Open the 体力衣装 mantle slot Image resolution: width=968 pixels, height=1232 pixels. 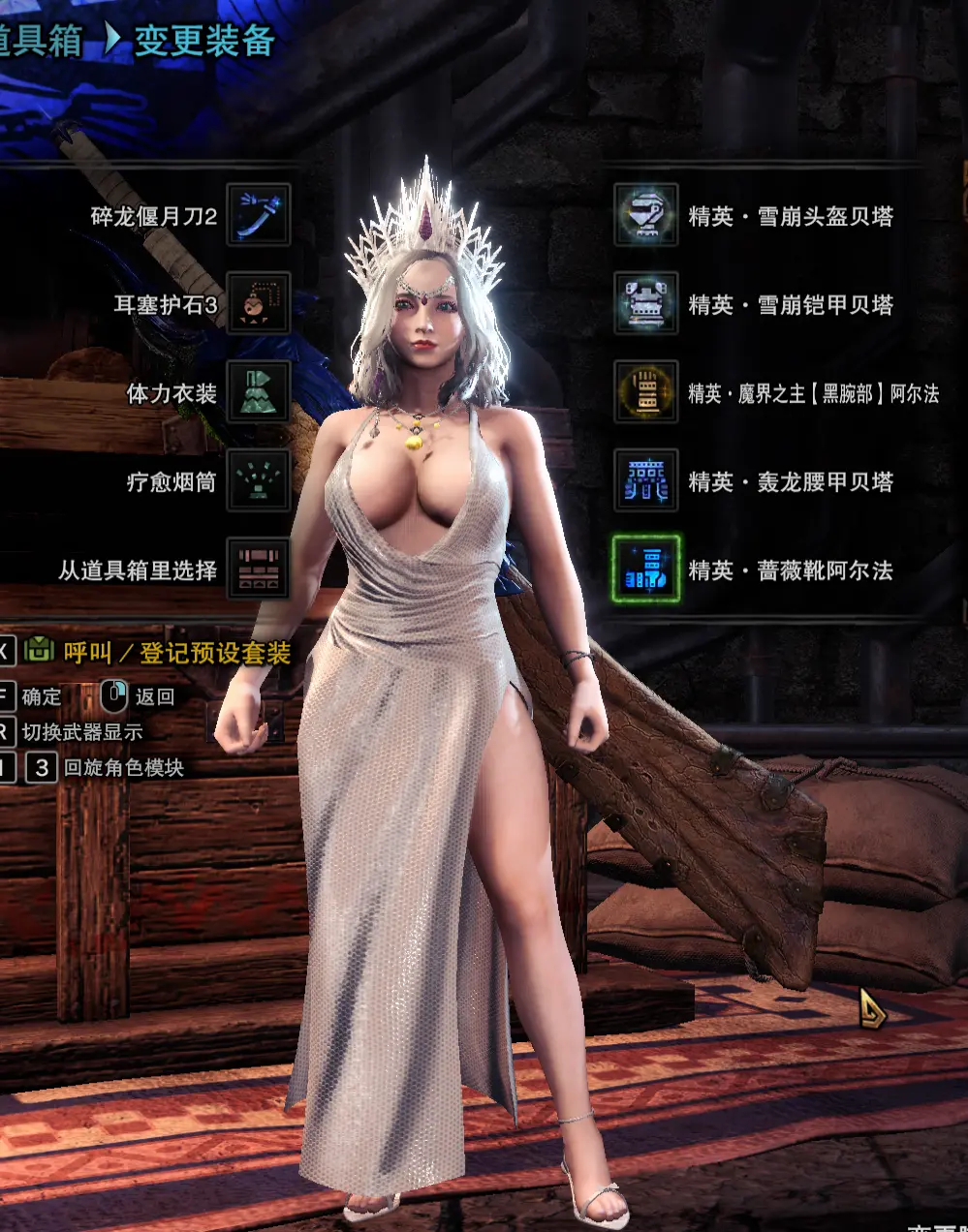(x=259, y=392)
